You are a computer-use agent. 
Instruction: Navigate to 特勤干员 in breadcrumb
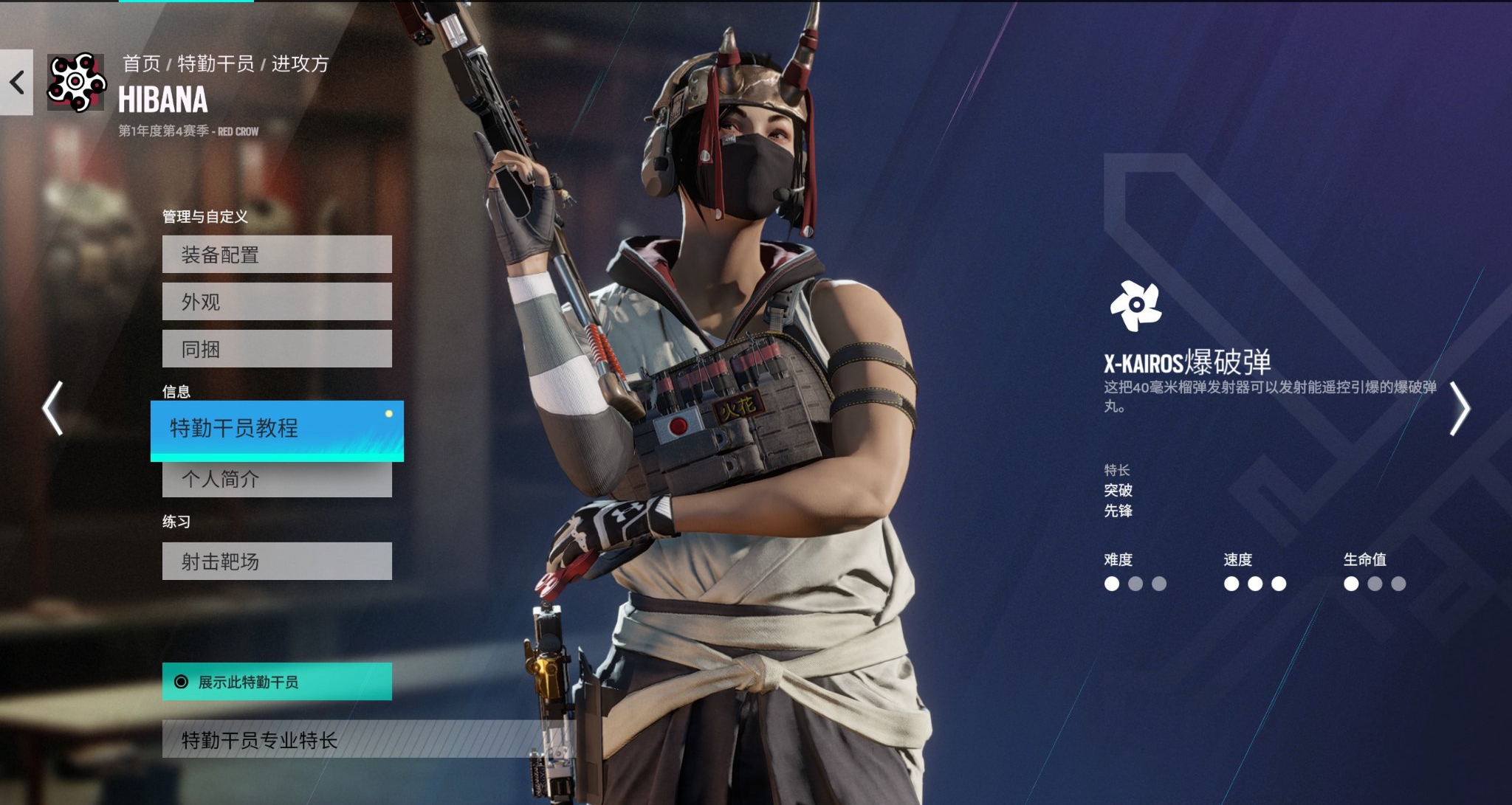pos(216,64)
